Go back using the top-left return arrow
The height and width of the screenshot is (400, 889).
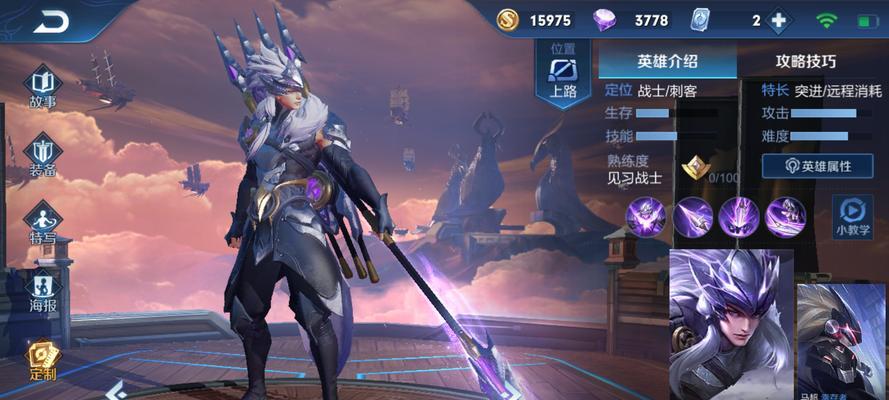point(50,21)
